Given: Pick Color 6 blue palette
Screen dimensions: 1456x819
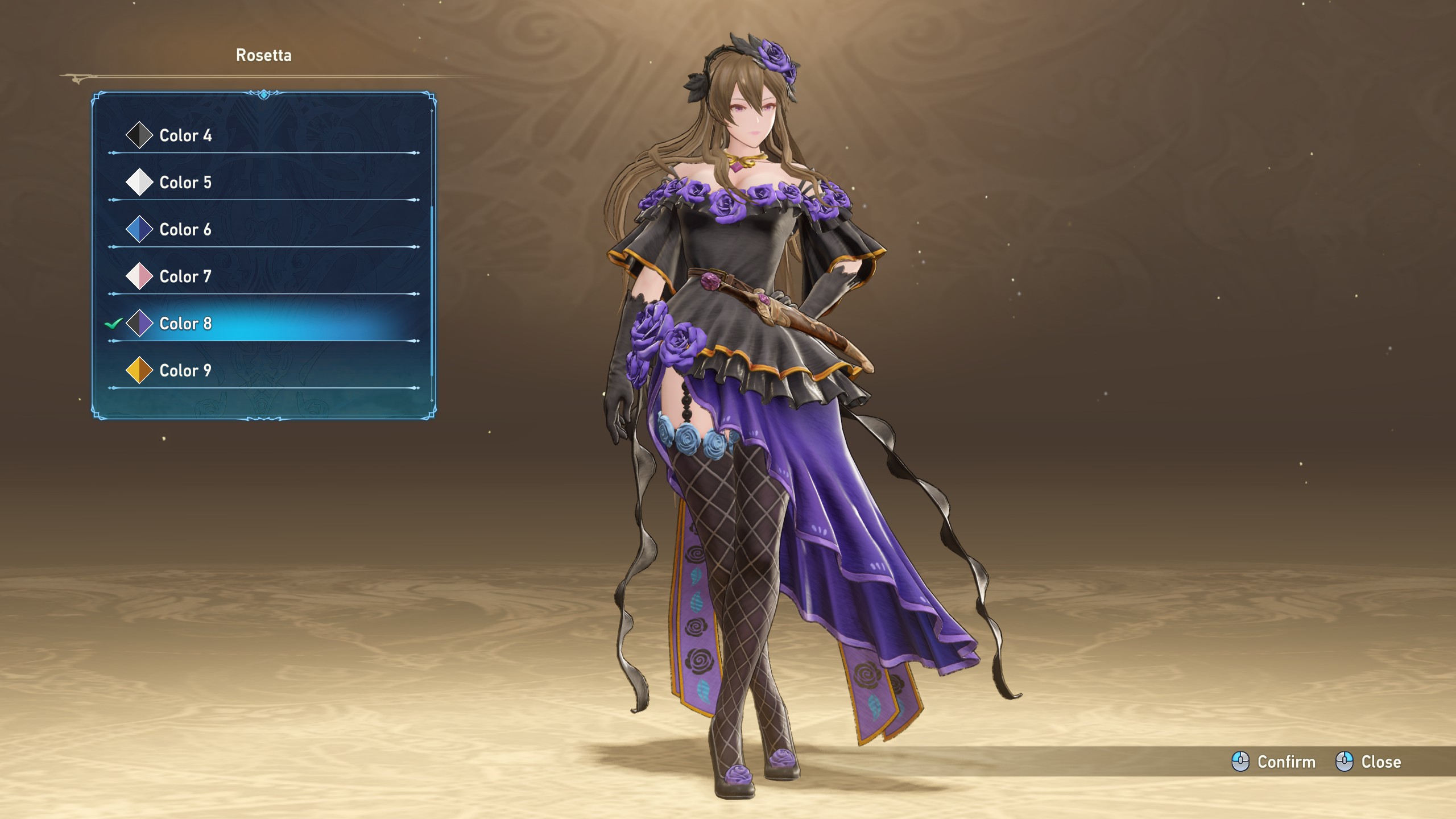Looking at the screenshot, I should (x=185, y=230).
